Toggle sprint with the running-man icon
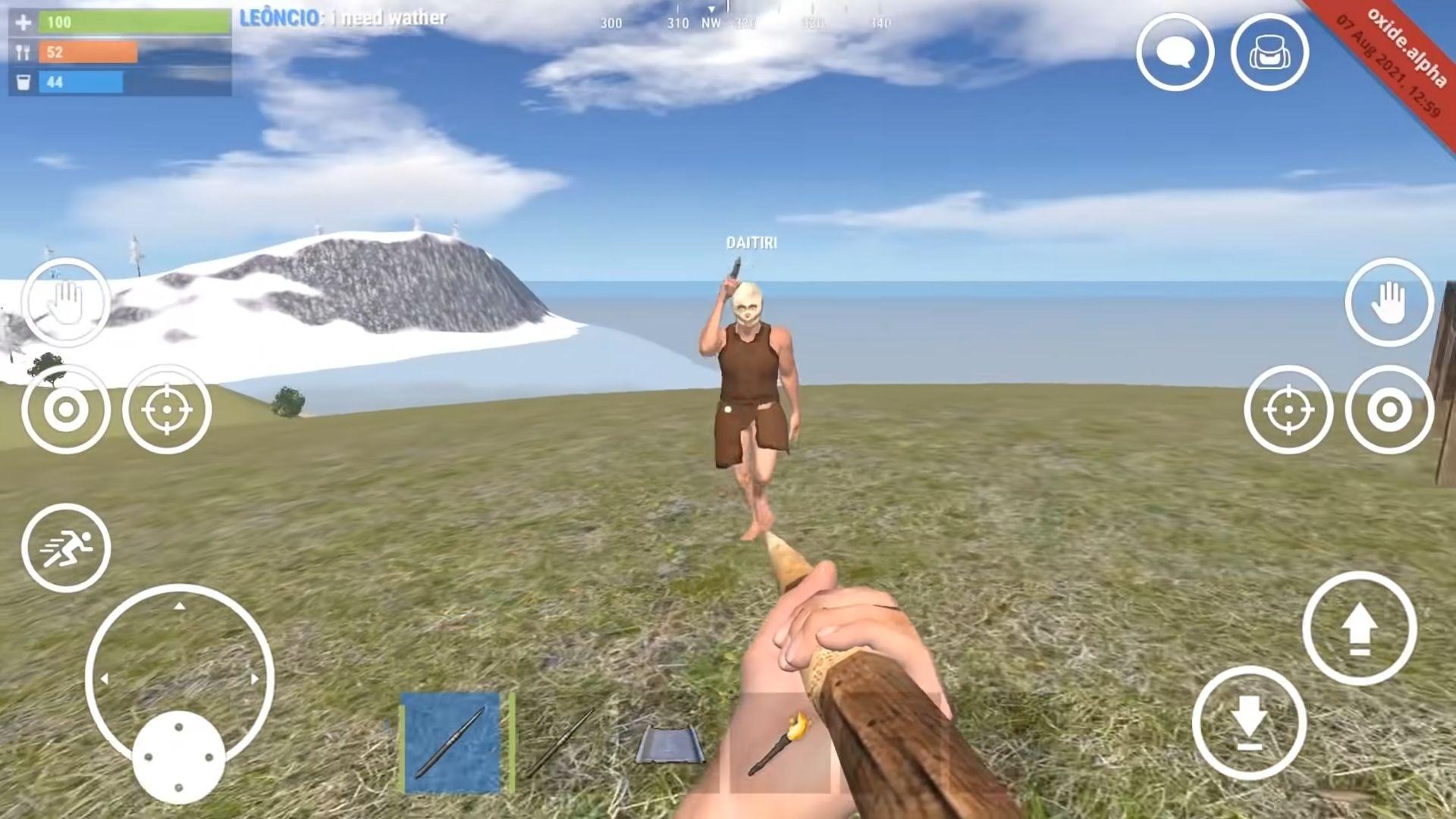This screenshot has height=819, width=1456. point(66,548)
